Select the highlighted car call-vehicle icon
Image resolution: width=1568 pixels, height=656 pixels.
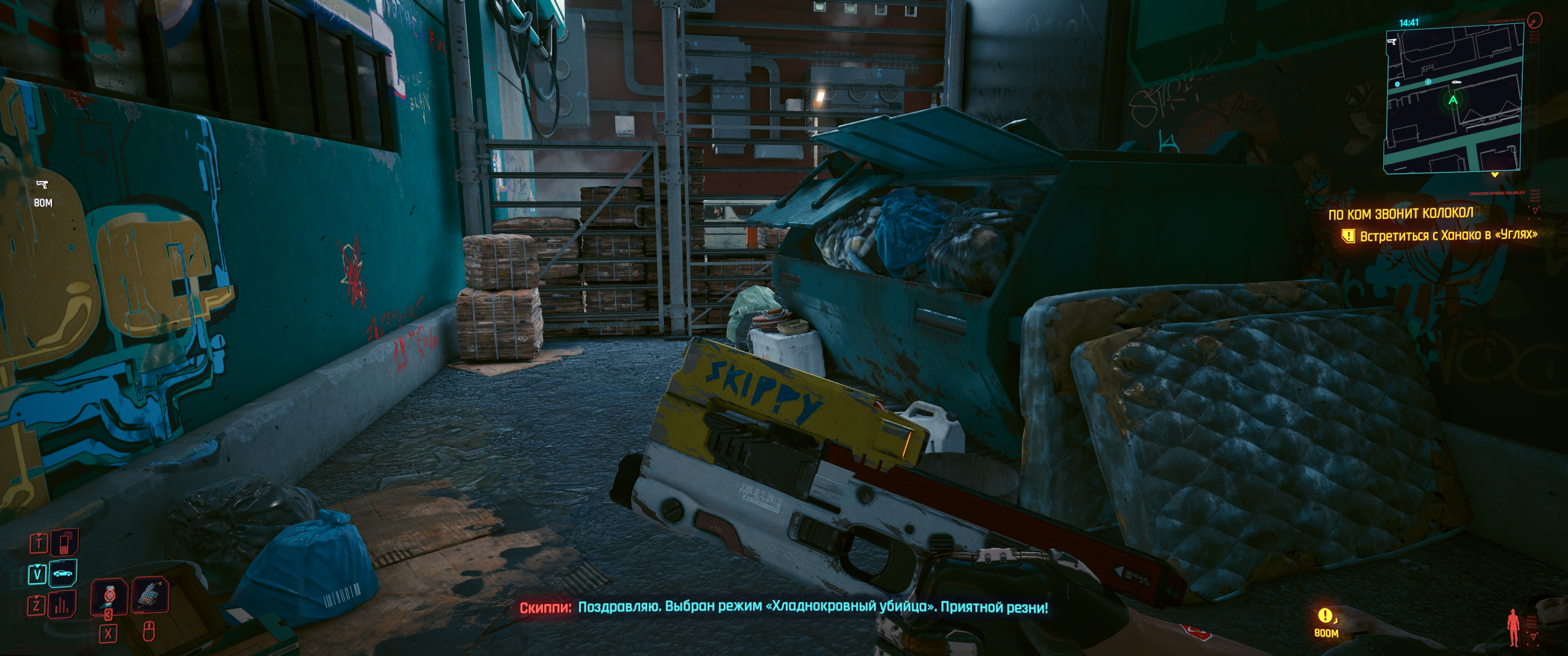coord(63,573)
